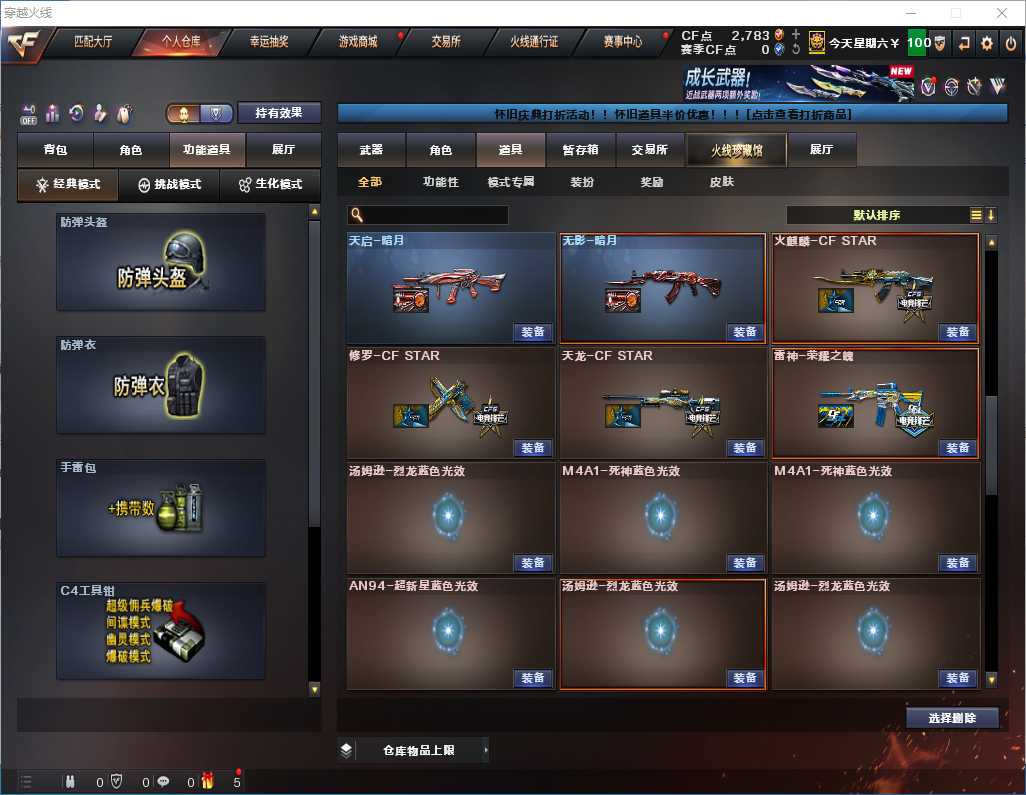Open the 游戏商城 game shop
Viewport: 1026px width, 795px height.
point(357,42)
